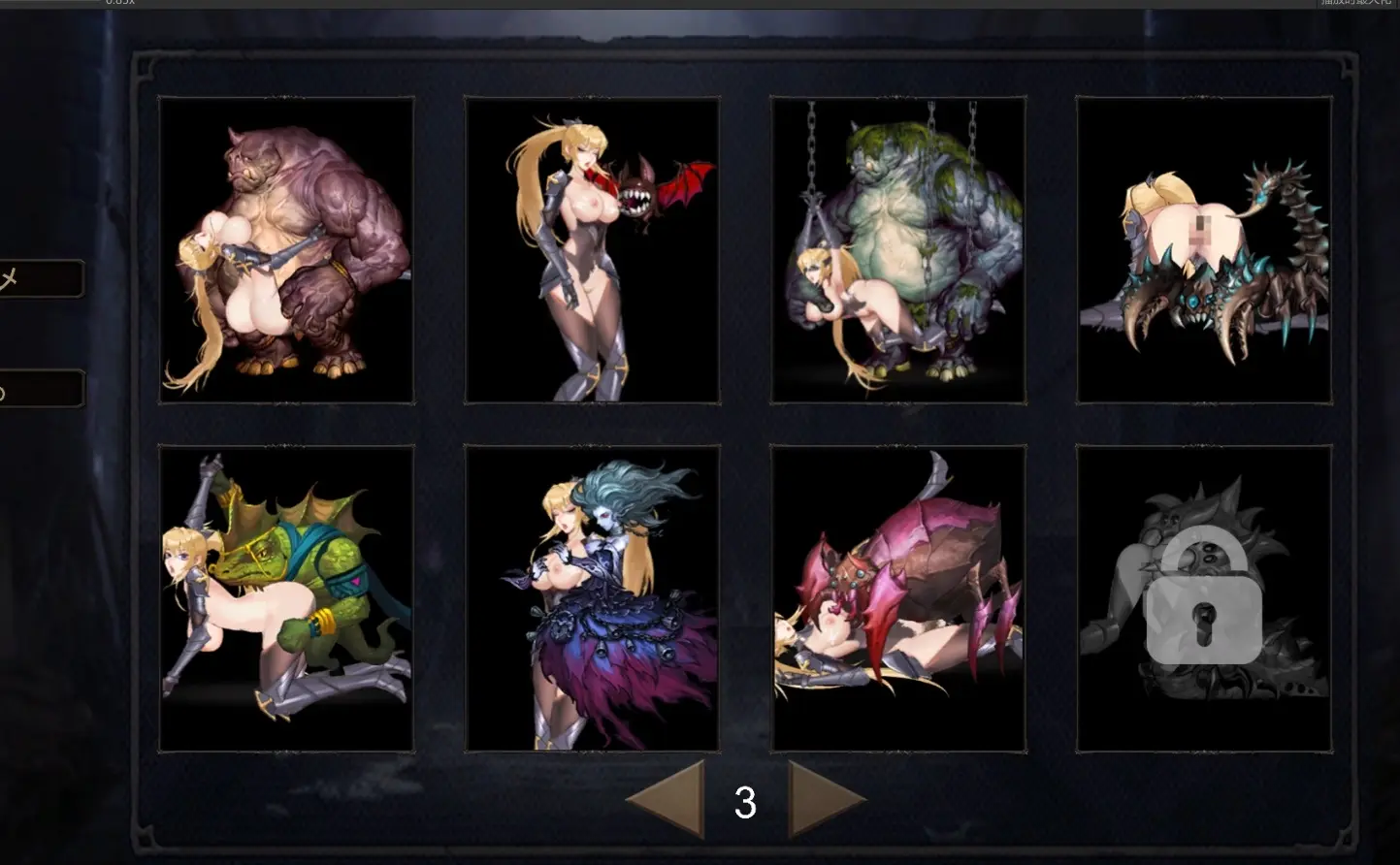The height and width of the screenshot is (865, 1400).
Task: Click the locked gallery entry with padlock
Action: point(1203,597)
